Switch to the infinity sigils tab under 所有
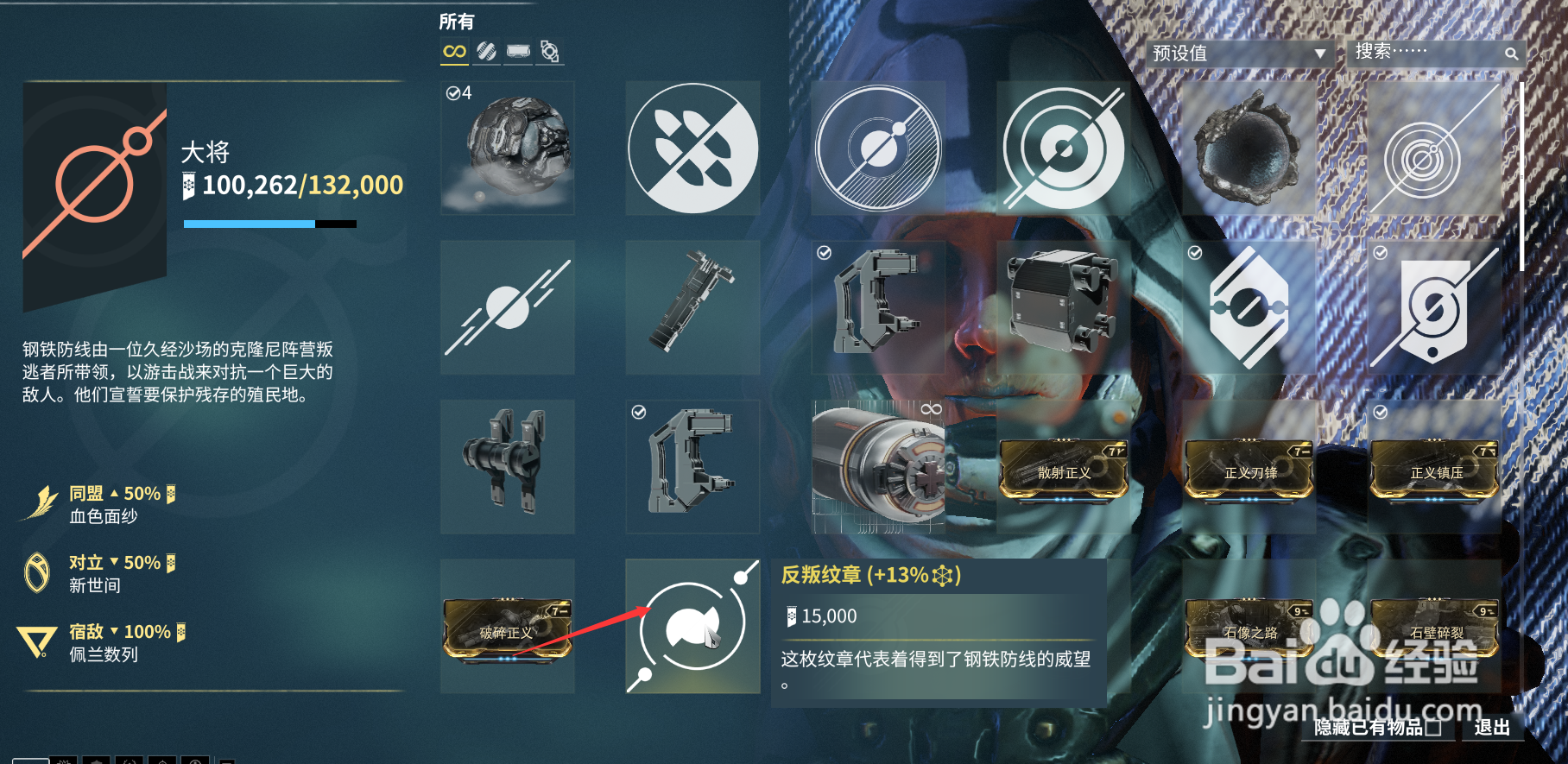The image size is (1568, 764). (x=455, y=52)
